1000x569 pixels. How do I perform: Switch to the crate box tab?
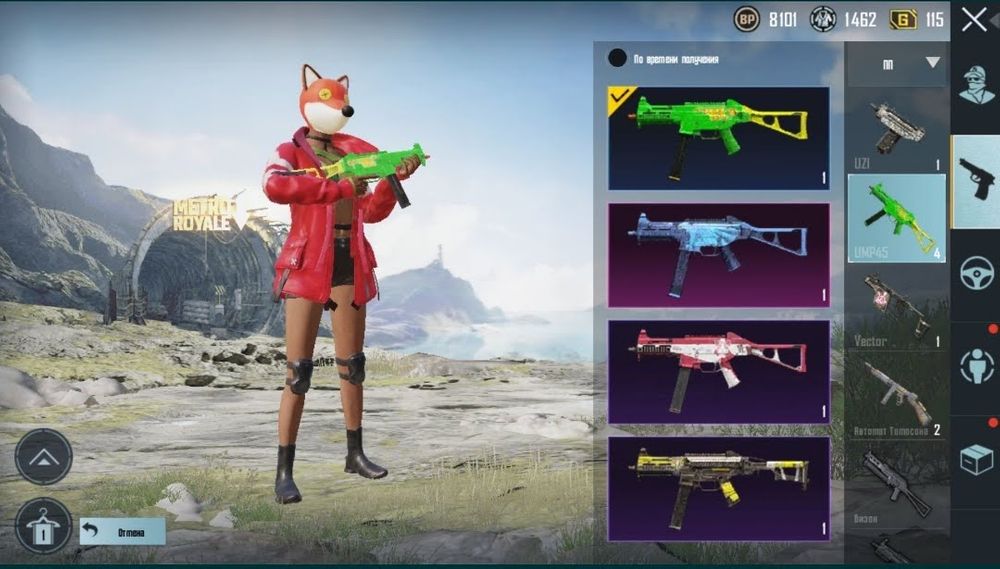[976, 459]
